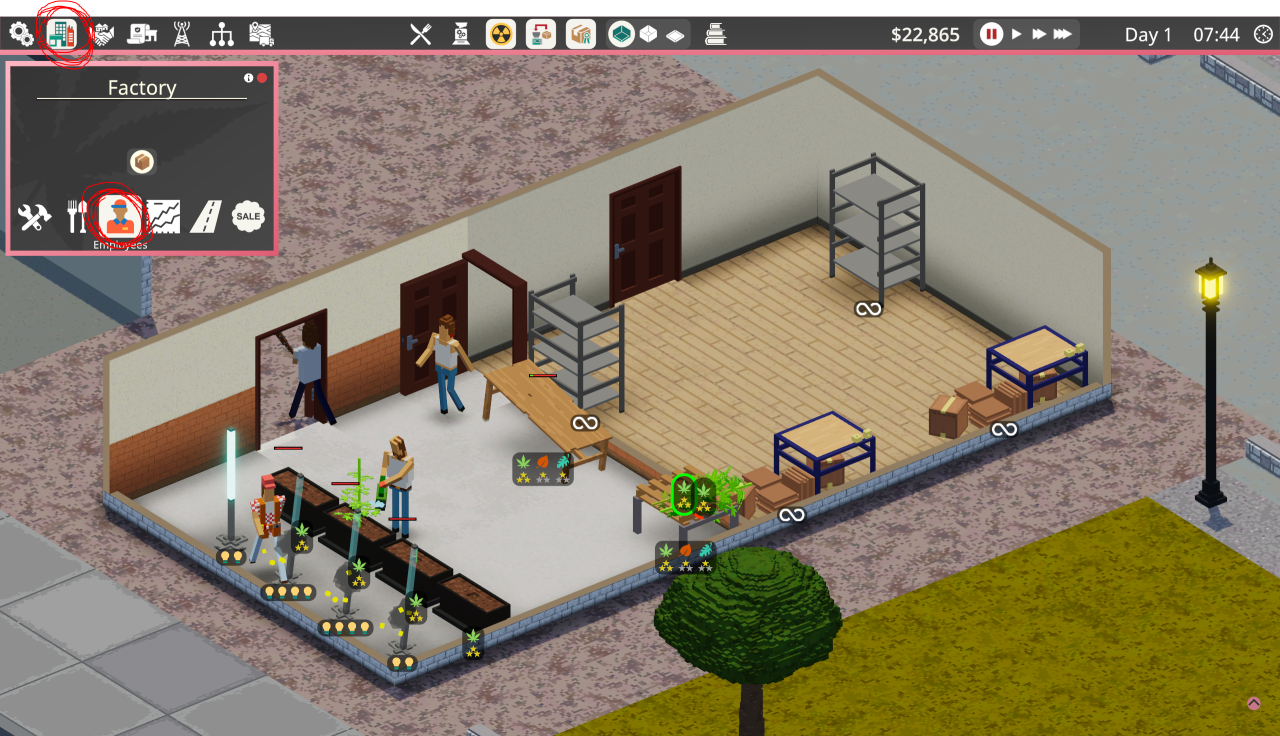Set game speed to double fast-forward
1280x736 pixels.
click(x=1039, y=35)
